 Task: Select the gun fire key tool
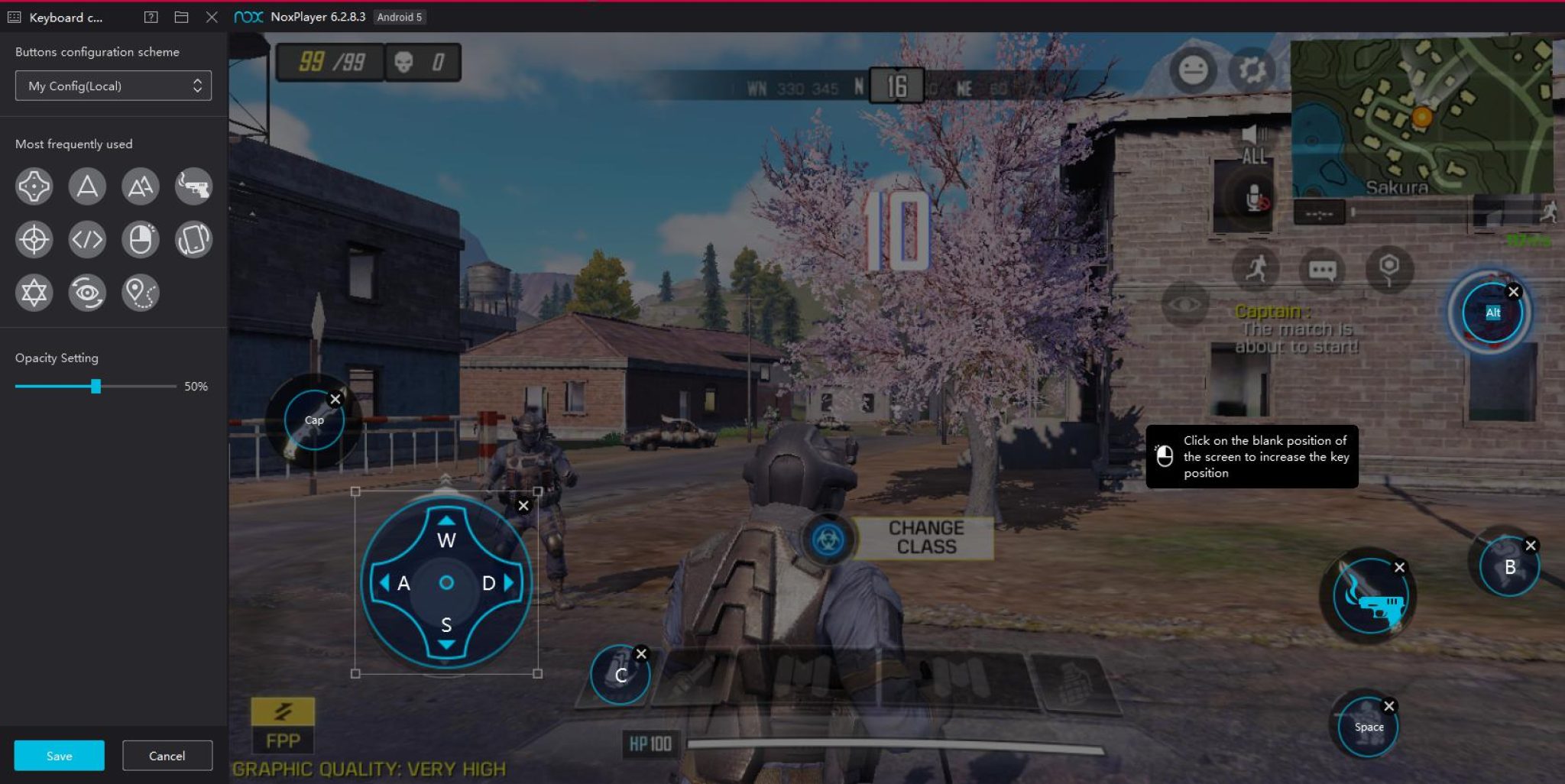click(193, 186)
